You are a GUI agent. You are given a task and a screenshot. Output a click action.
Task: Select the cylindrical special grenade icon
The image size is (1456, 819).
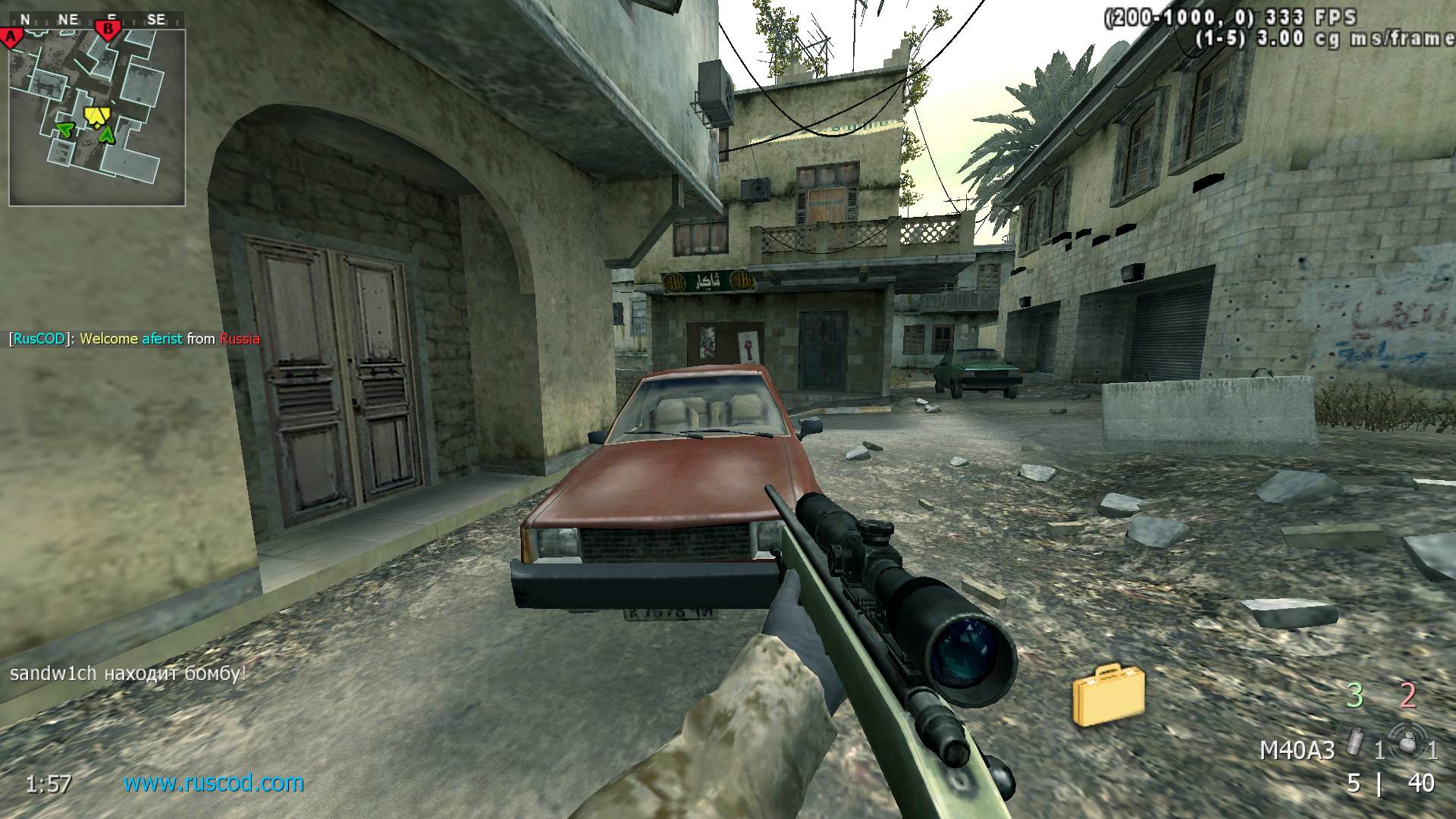pyautogui.click(x=1354, y=741)
